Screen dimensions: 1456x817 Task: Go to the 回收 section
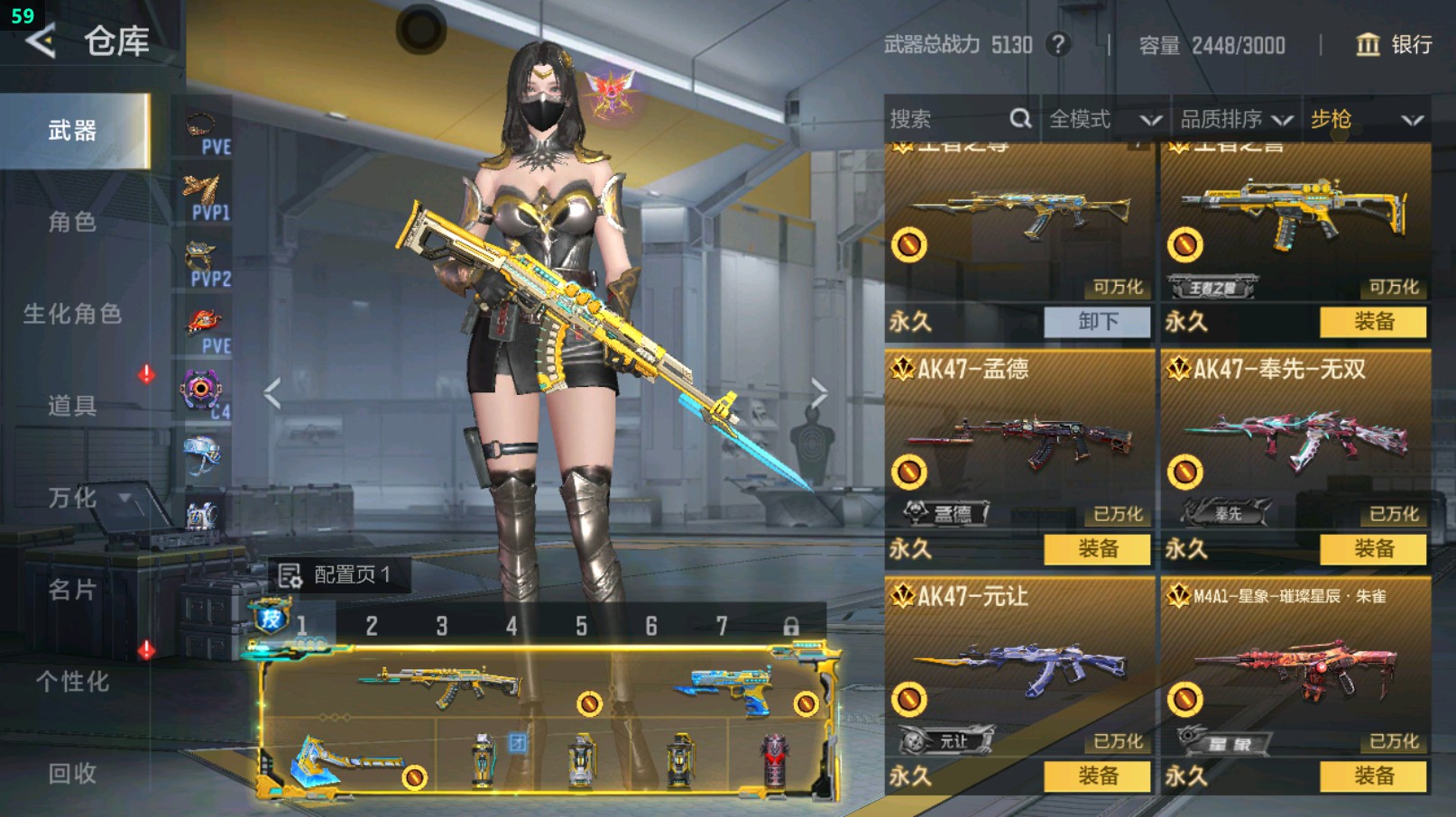(x=72, y=773)
